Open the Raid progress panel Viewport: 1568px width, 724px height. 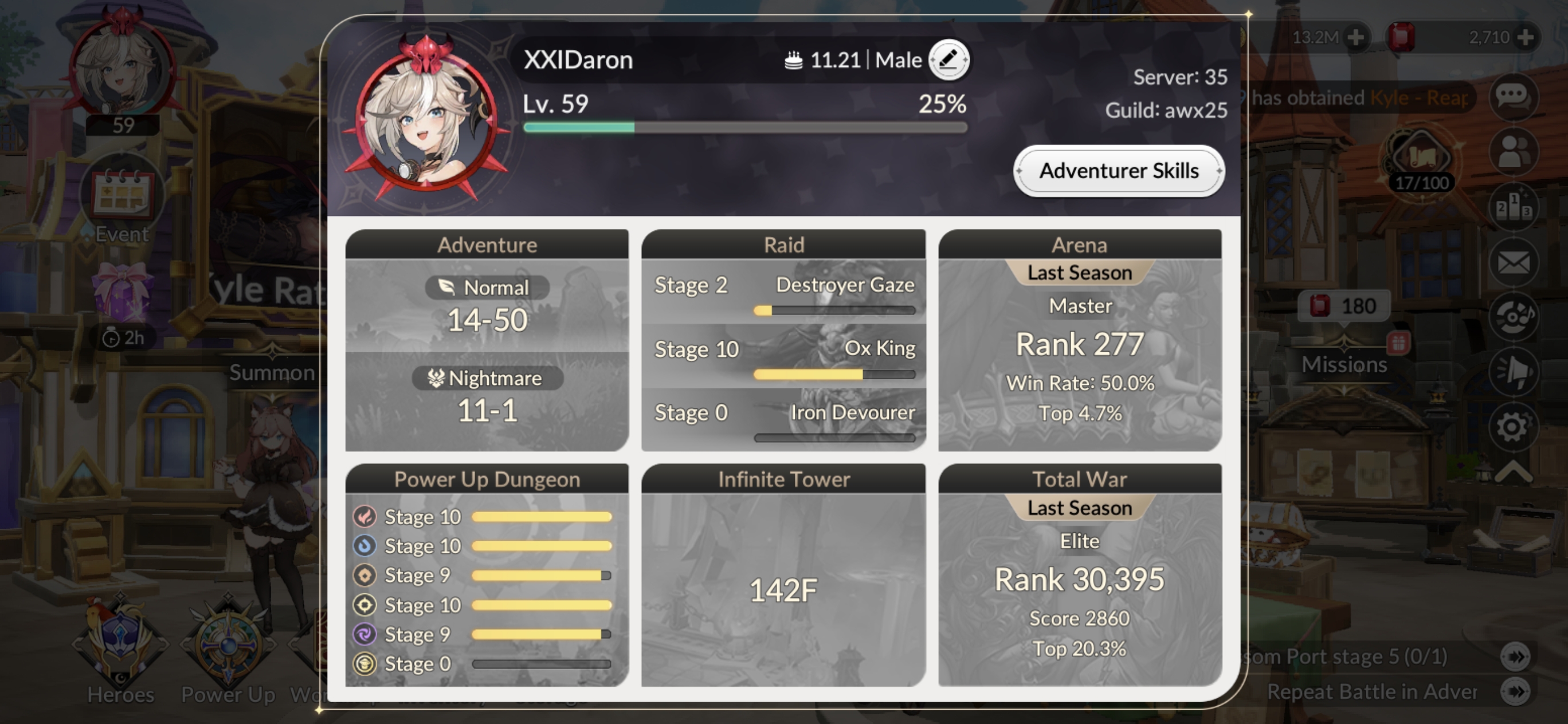point(783,340)
